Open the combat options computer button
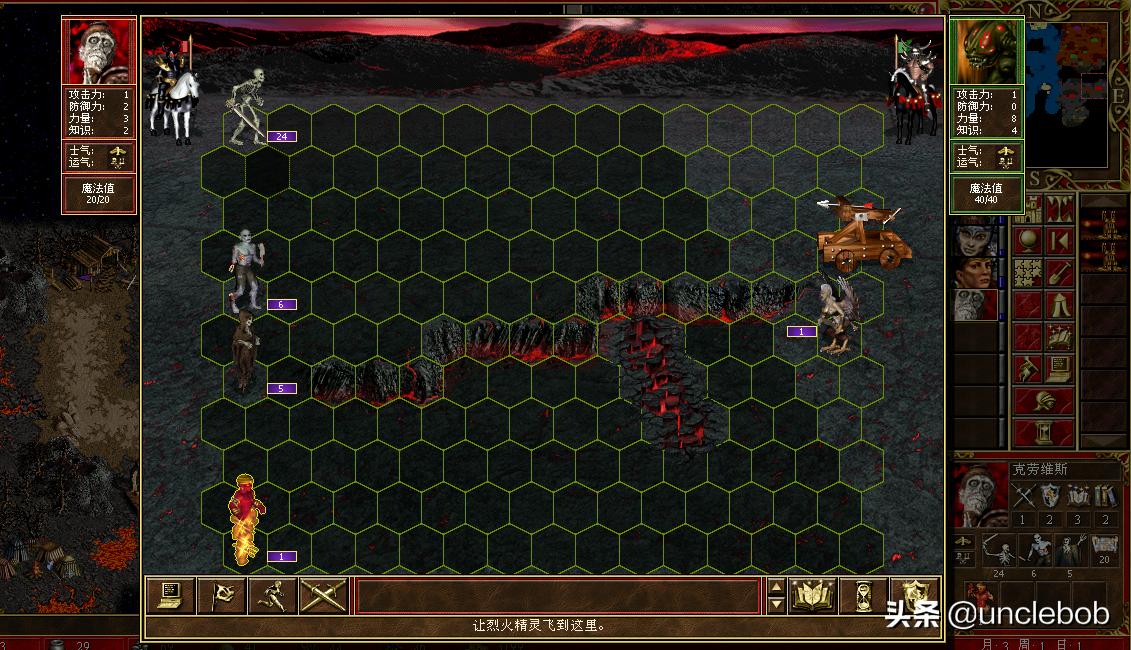This screenshot has width=1131, height=650. coord(171,596)
